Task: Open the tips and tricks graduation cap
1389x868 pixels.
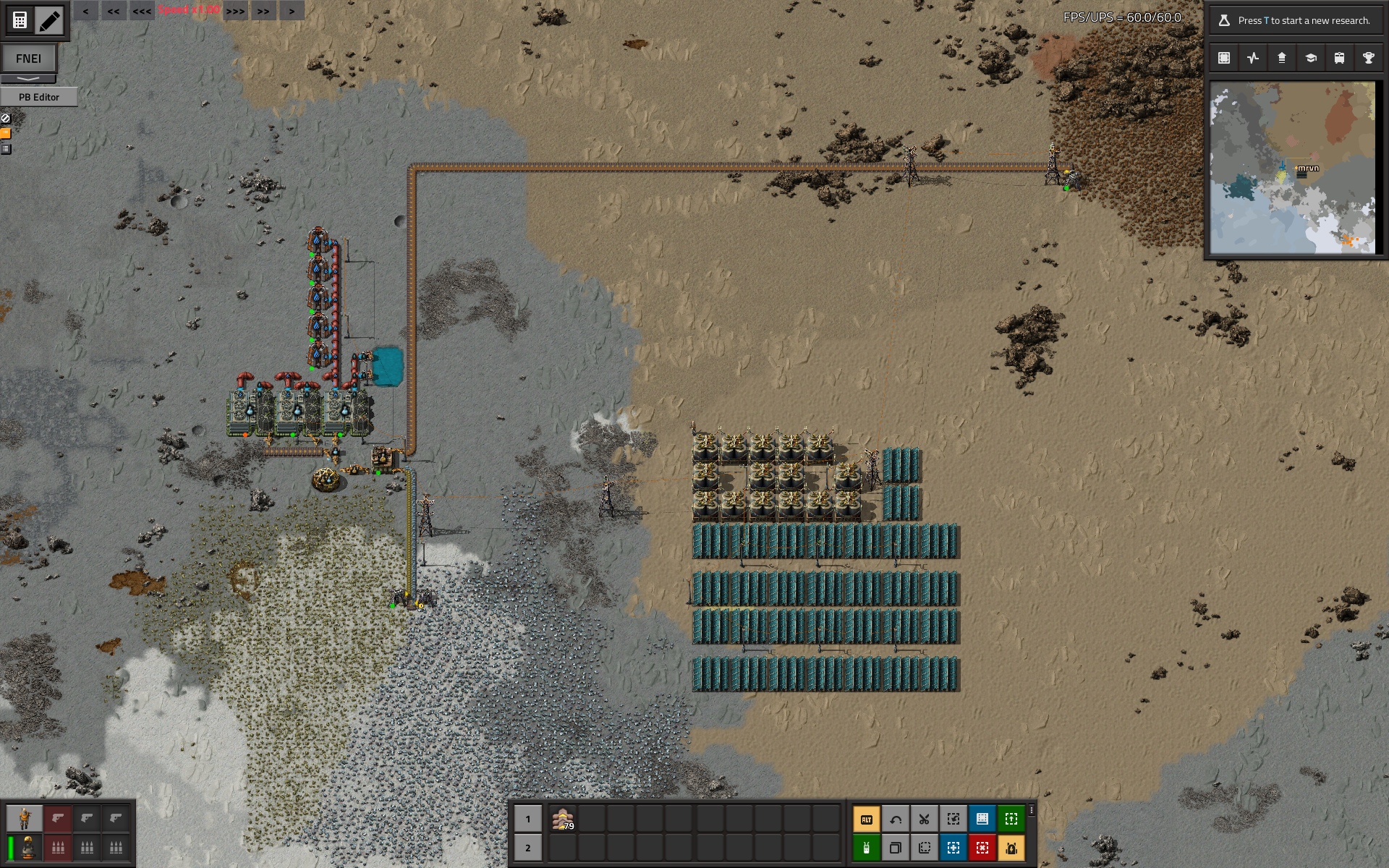Action: pos(1310,58)
